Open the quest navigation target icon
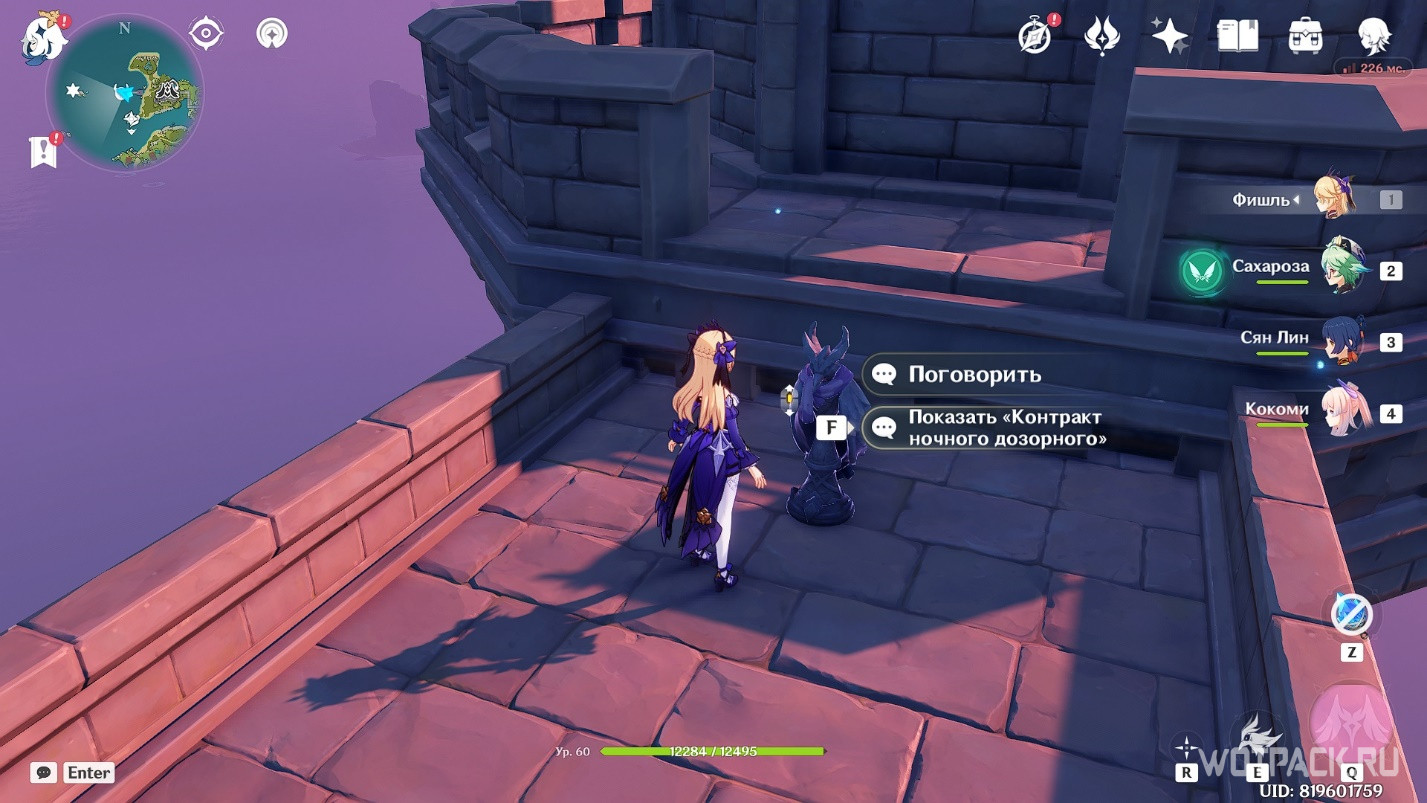Image resolution: width=1427 pixels, height=803 pixels. [x=205, y=34]
